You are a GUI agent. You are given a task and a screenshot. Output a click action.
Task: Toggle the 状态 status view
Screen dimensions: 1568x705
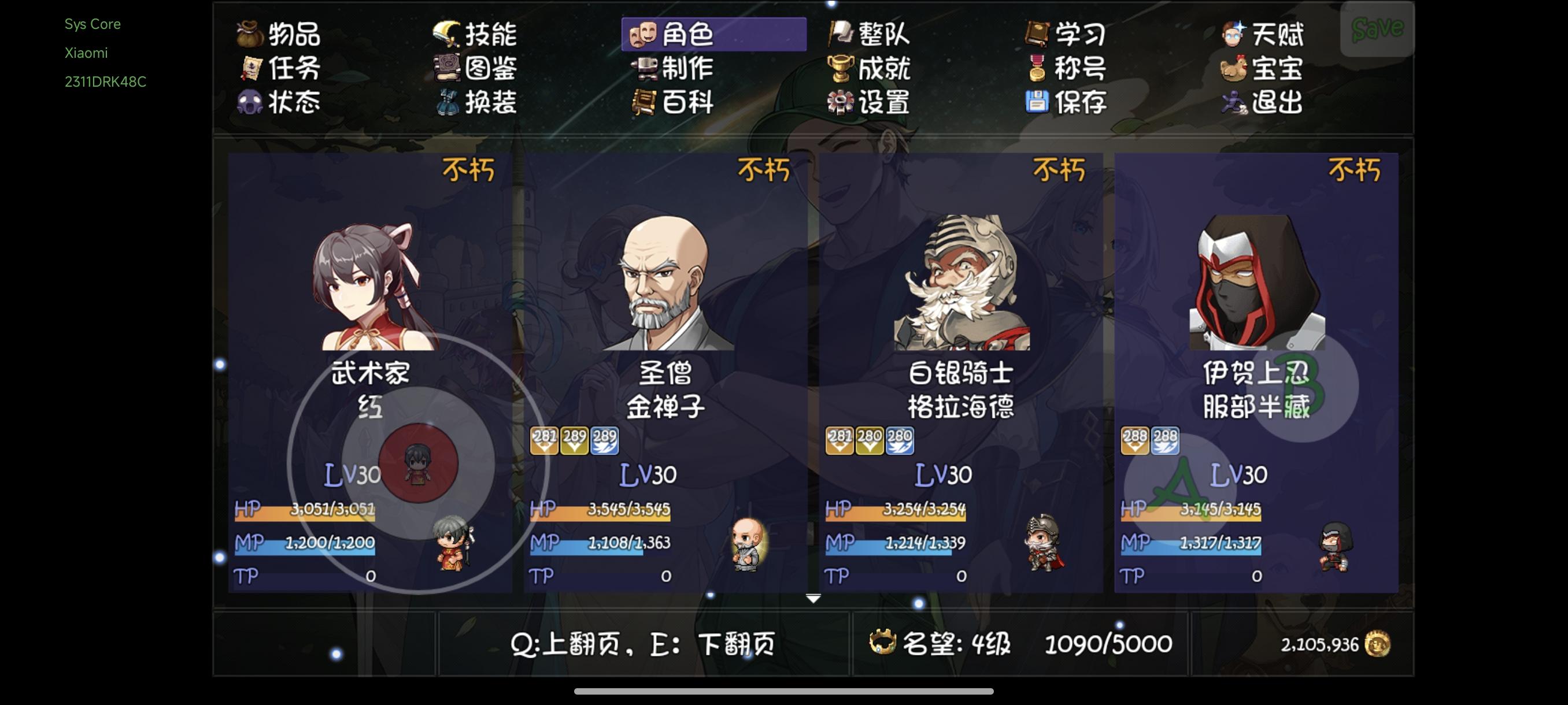(283, 103)
